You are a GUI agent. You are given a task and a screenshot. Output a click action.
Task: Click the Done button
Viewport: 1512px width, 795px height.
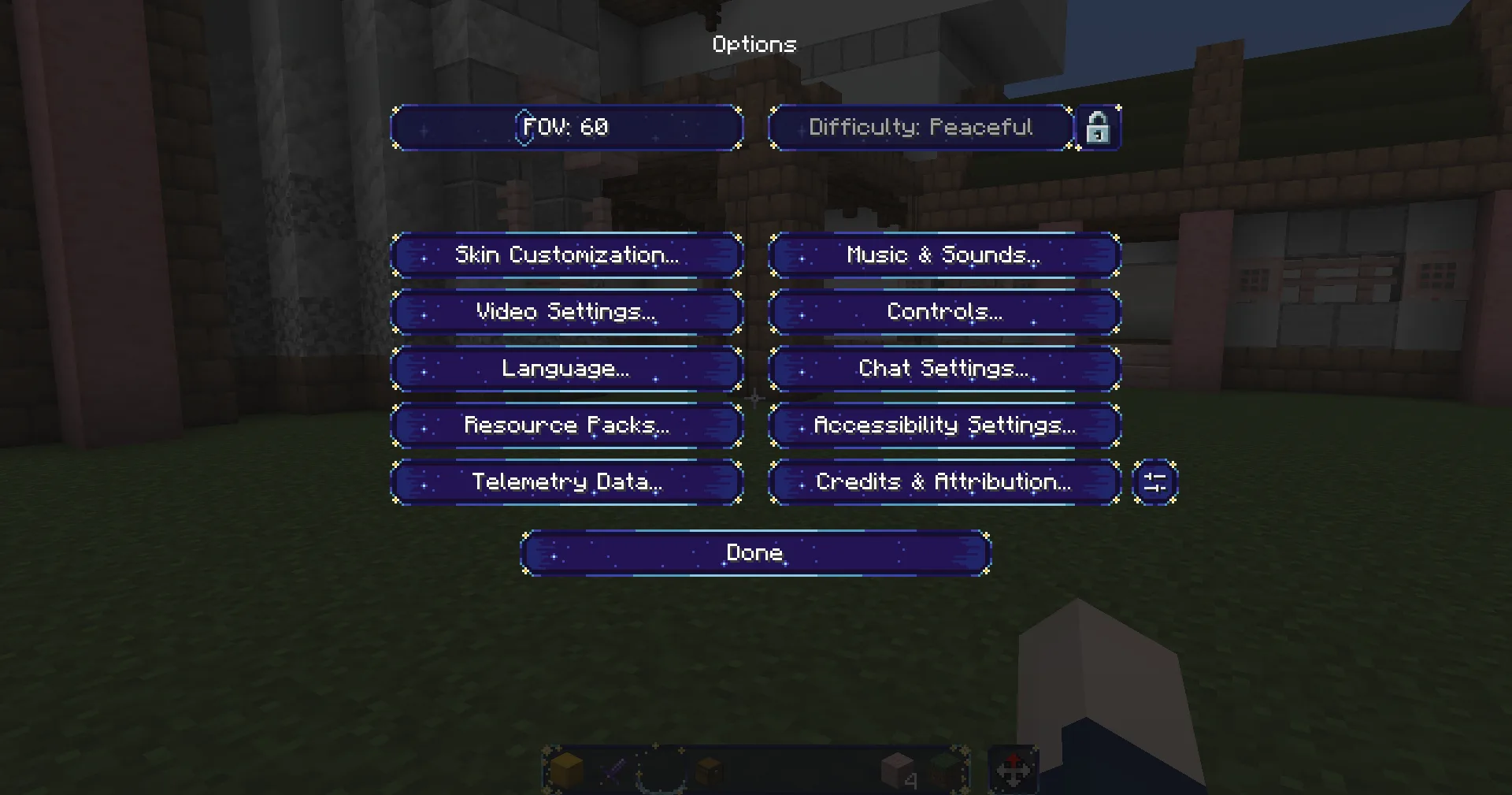click(x=754, y=552)
